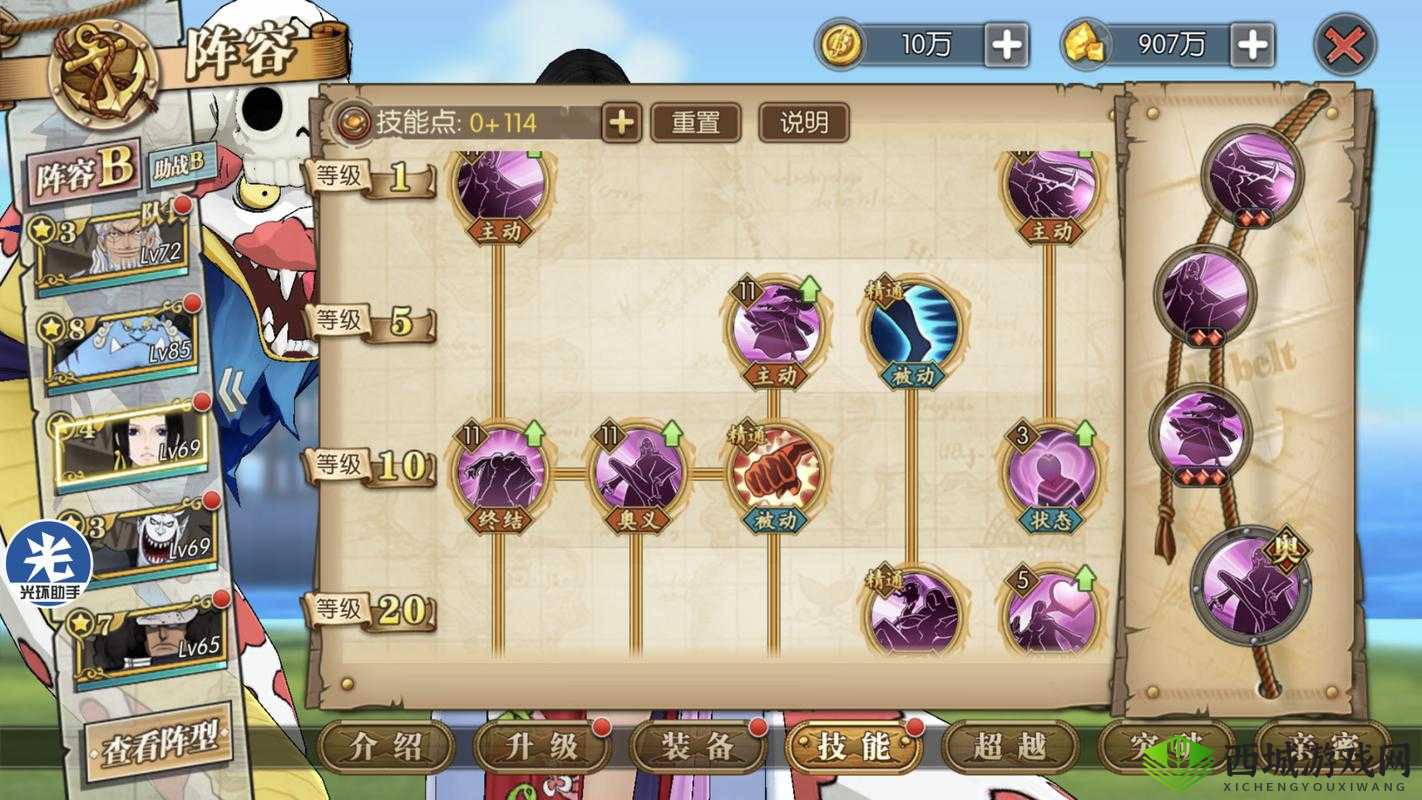Screen dimensions: 1422x800
Task: Add more gold ingots with the plus button
Action: tap(1252, 45)
